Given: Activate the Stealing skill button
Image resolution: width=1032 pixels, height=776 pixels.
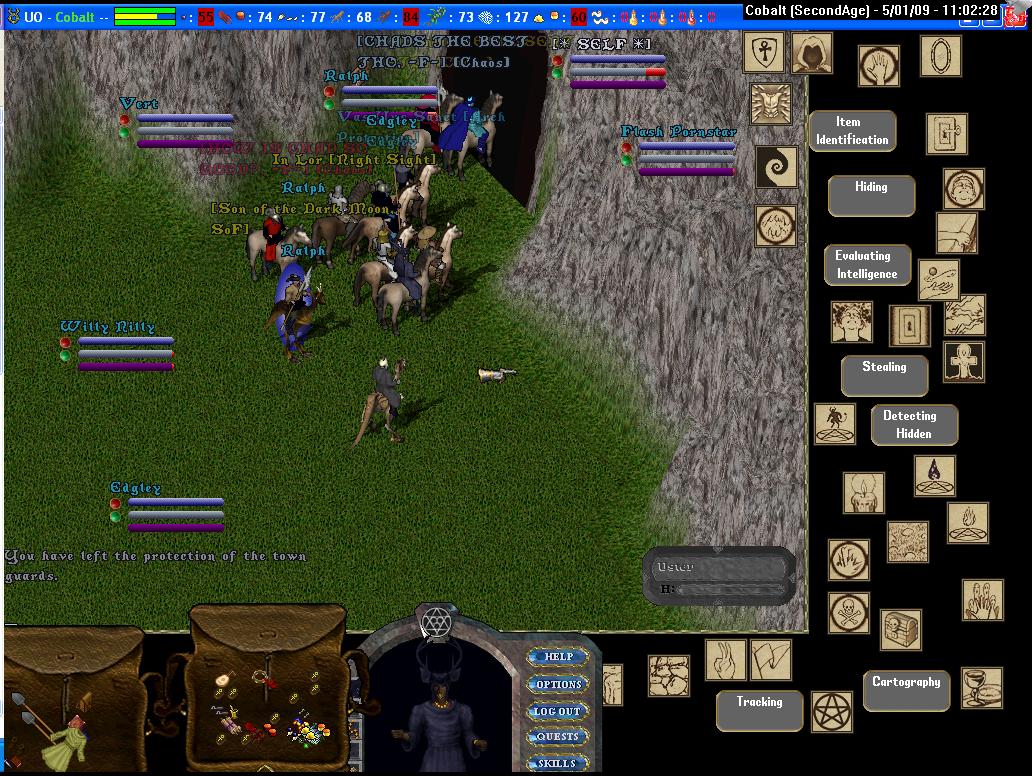Looking at the screenshot, I should 884,375.
